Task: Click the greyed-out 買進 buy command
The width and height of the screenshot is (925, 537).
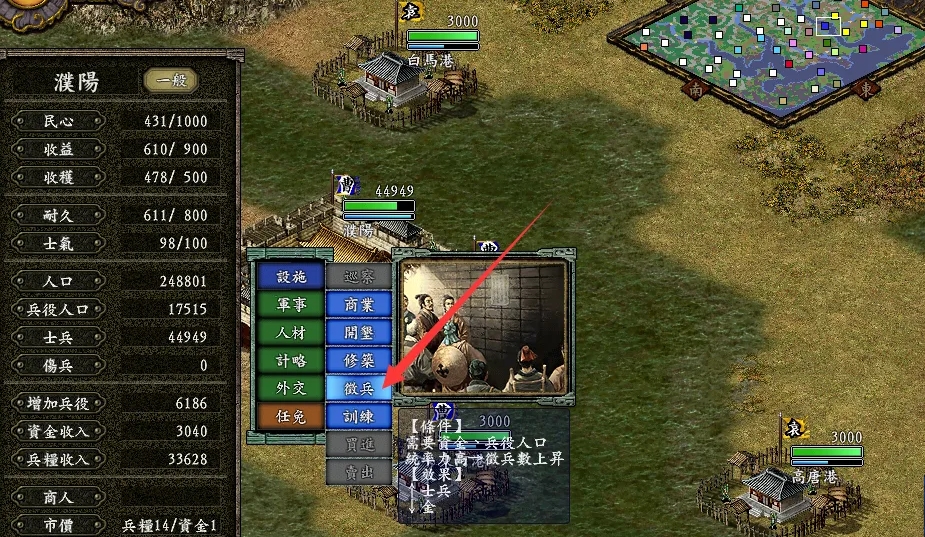Action: point(358,443)
